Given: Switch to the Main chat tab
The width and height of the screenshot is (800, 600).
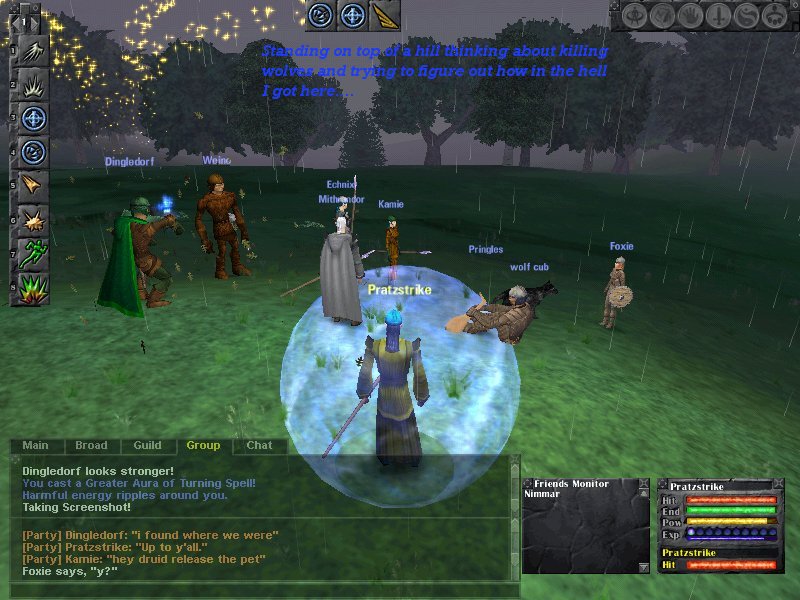Looking at the screenshot, I should click(x=35, y=446).
